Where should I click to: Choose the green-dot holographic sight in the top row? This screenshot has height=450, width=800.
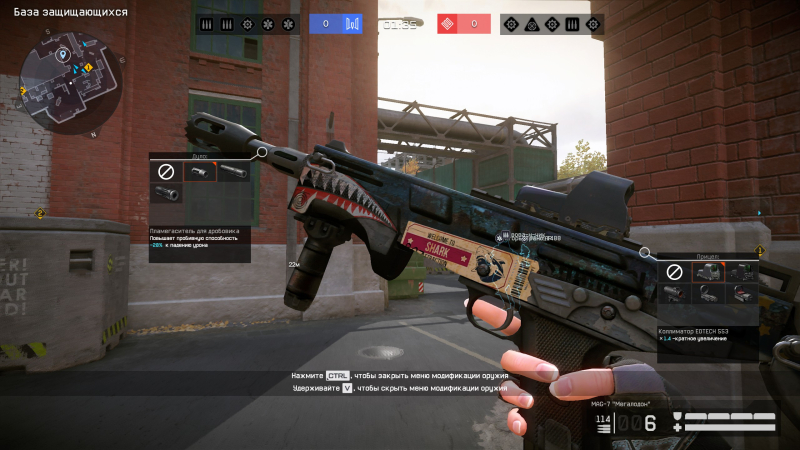pos(740,271)
